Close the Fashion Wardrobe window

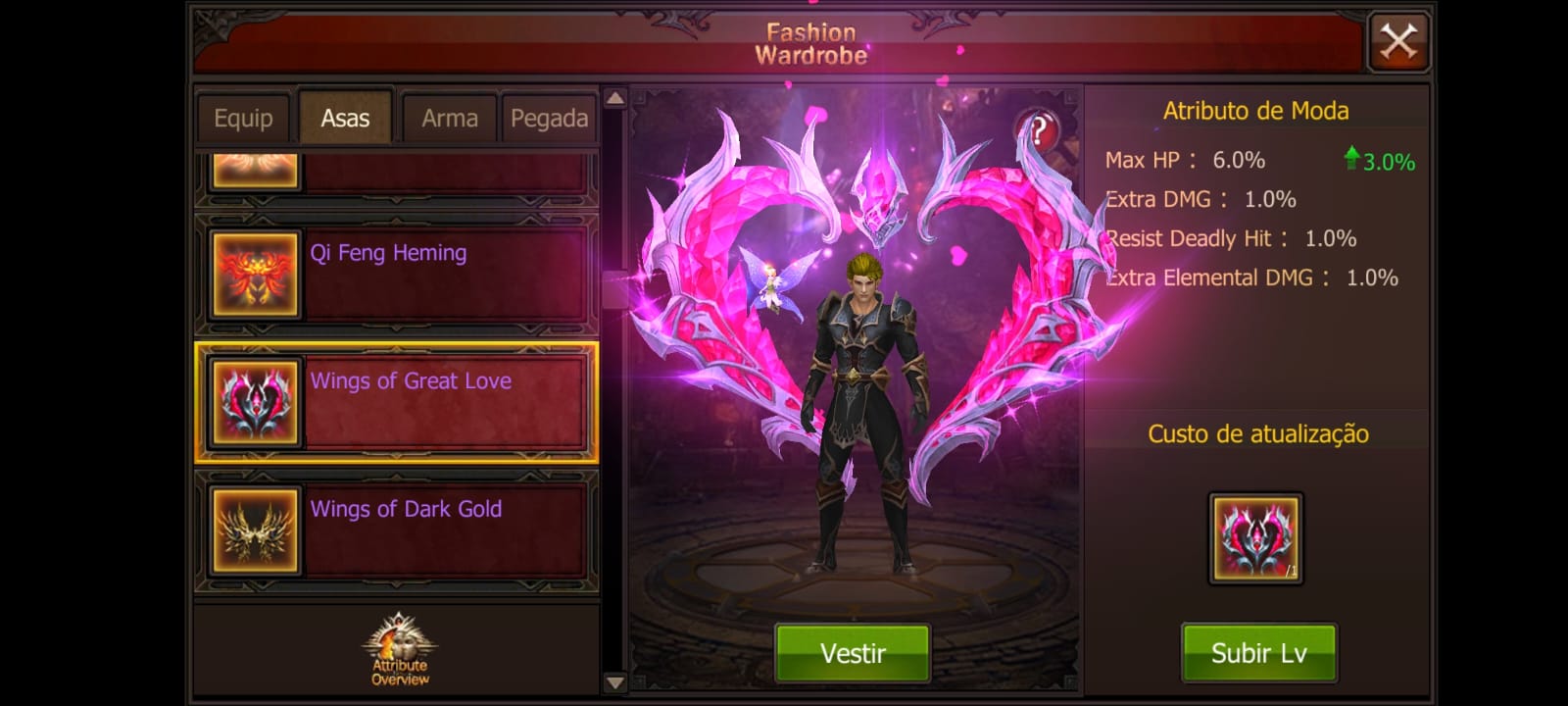[x=1397, y=42]
